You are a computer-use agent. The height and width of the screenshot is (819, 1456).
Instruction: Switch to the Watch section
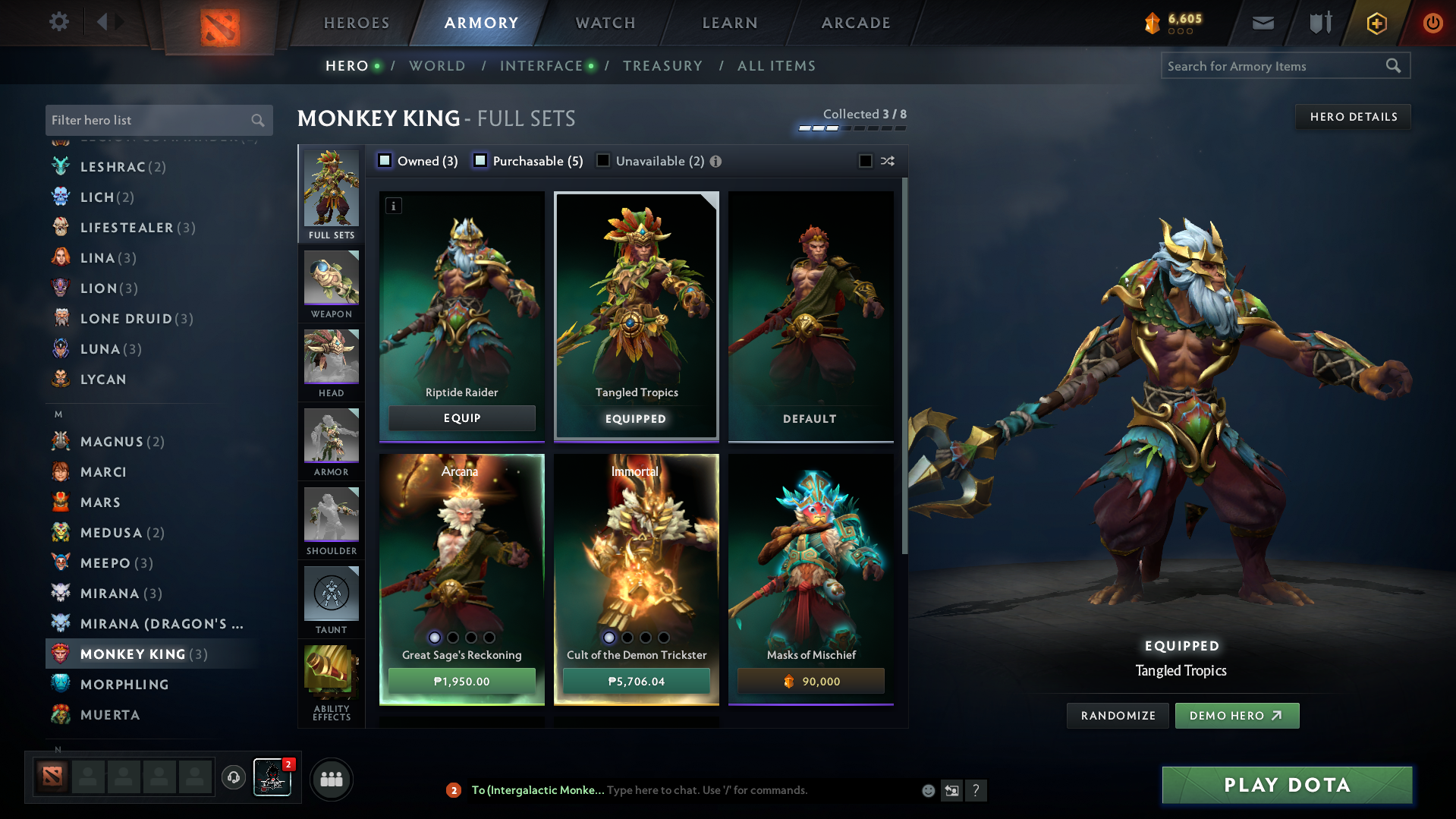[605, 23]
